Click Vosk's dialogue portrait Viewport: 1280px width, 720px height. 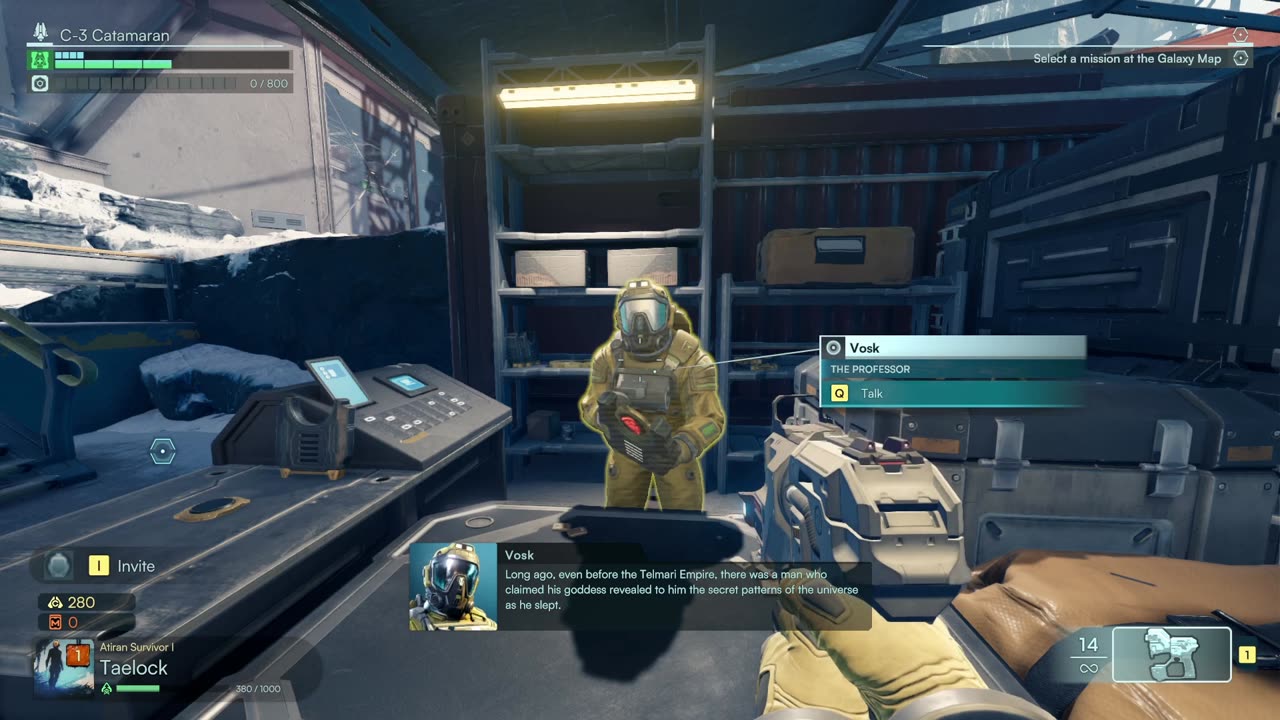[x=453, y=586]
